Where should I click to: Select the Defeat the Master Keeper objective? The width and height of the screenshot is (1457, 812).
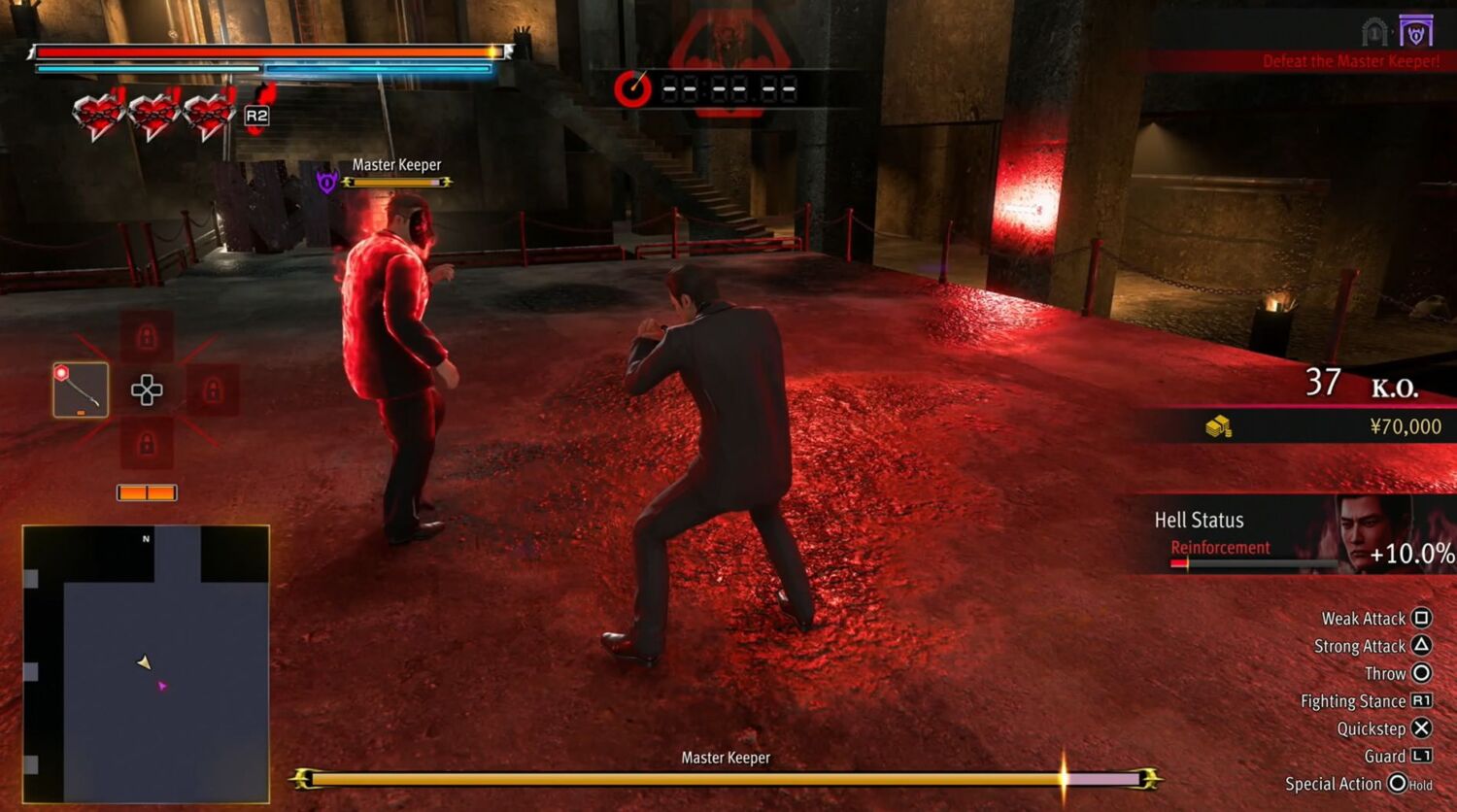(x=1350, y=61)
